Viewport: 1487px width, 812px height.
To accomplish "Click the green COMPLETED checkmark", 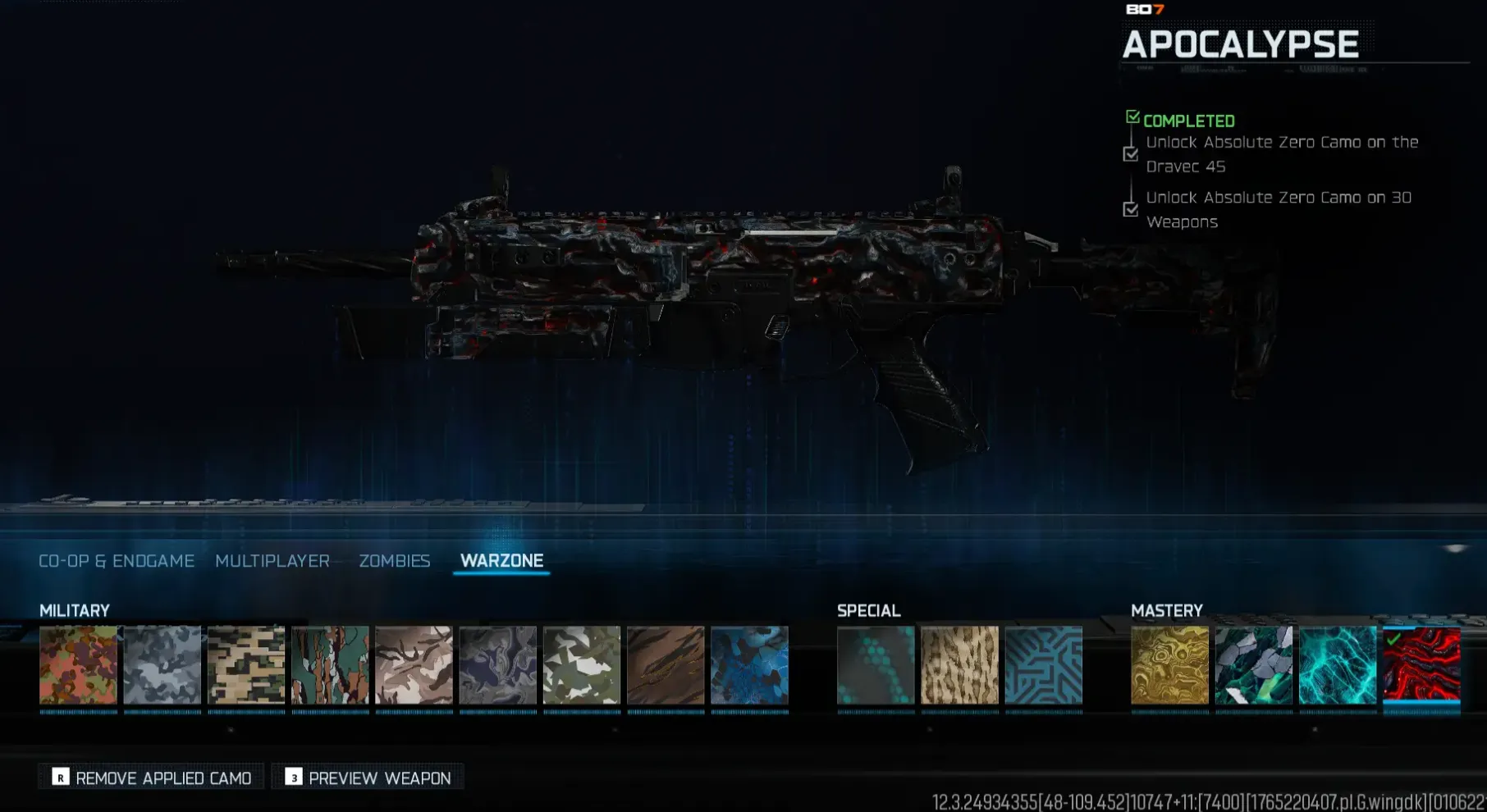I will [x=1133, y=117].
